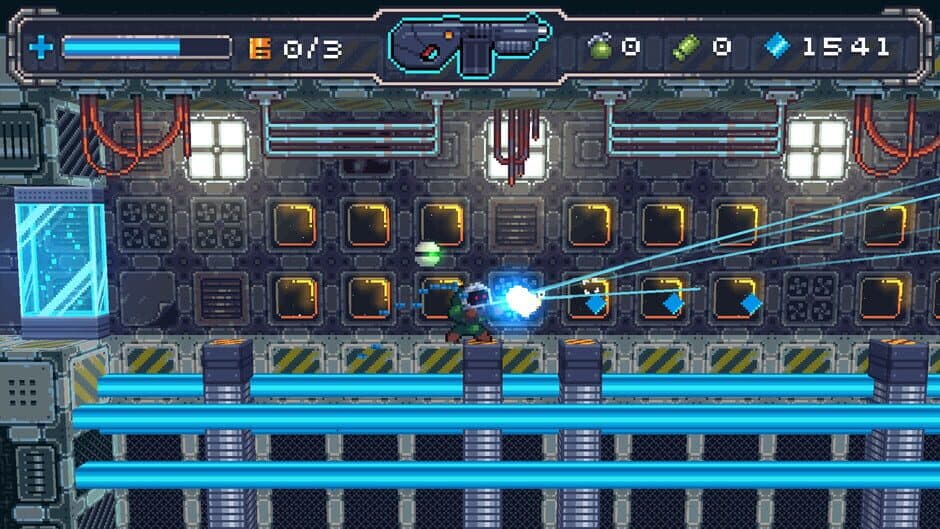Click the green energy cell icon
This screenshot has width=940, height=529.
(x=687, y=46)
